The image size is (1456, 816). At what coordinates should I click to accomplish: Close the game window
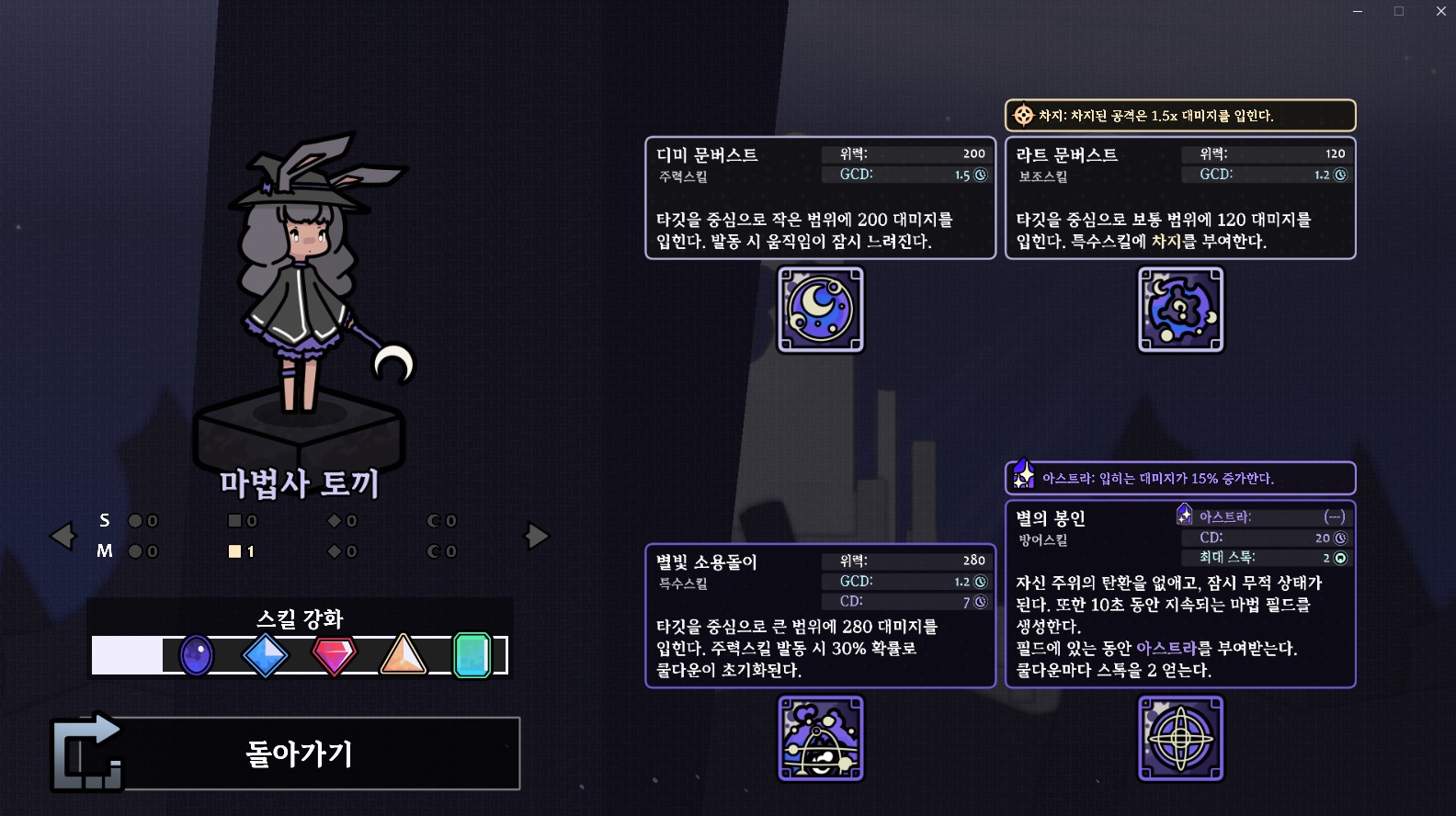pyautogui.click(x=1440, y=11)
